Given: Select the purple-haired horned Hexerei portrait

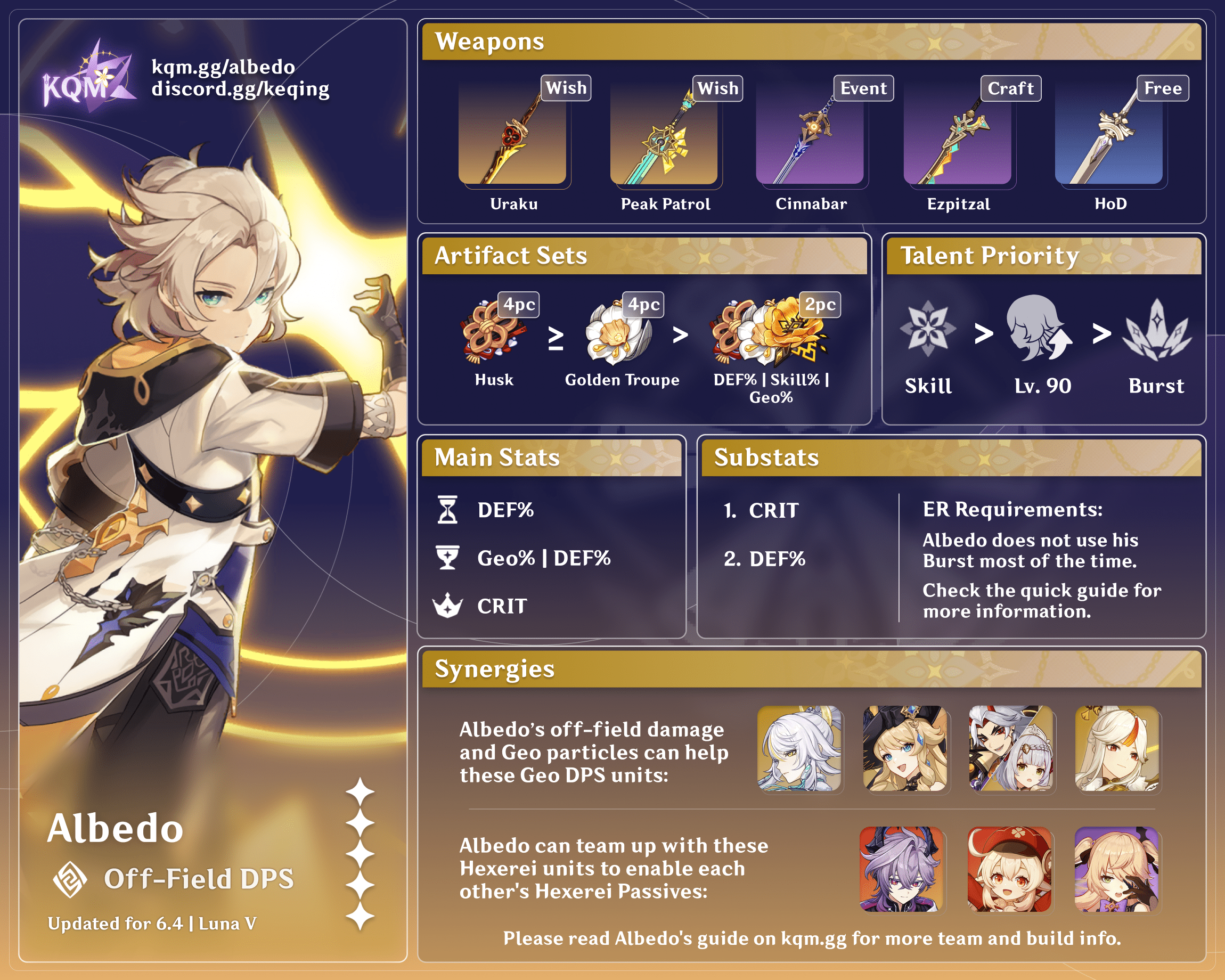Looking at the screenshot, I should tap(902, 869).
